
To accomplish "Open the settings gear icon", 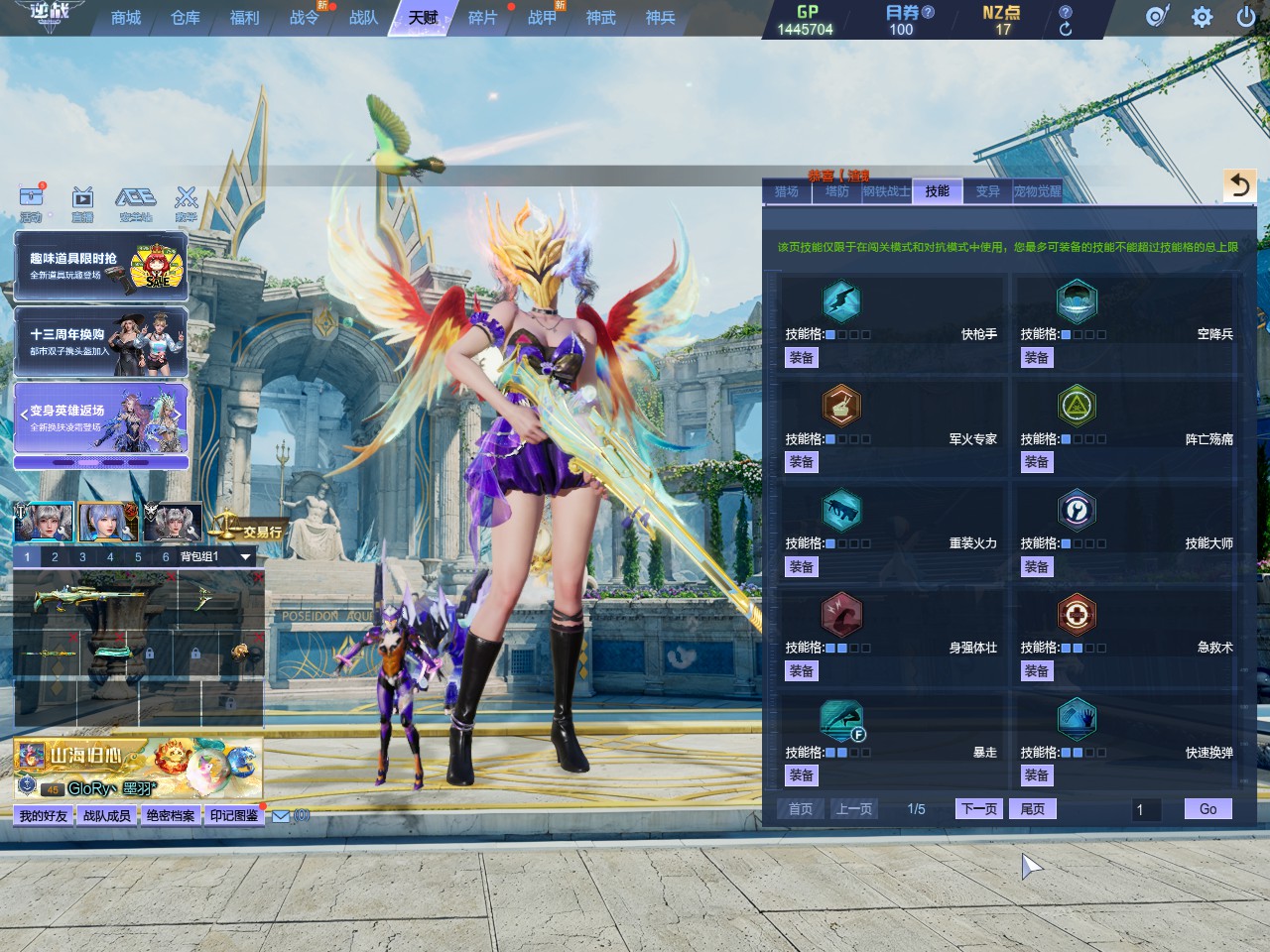I will (1202, 17).
